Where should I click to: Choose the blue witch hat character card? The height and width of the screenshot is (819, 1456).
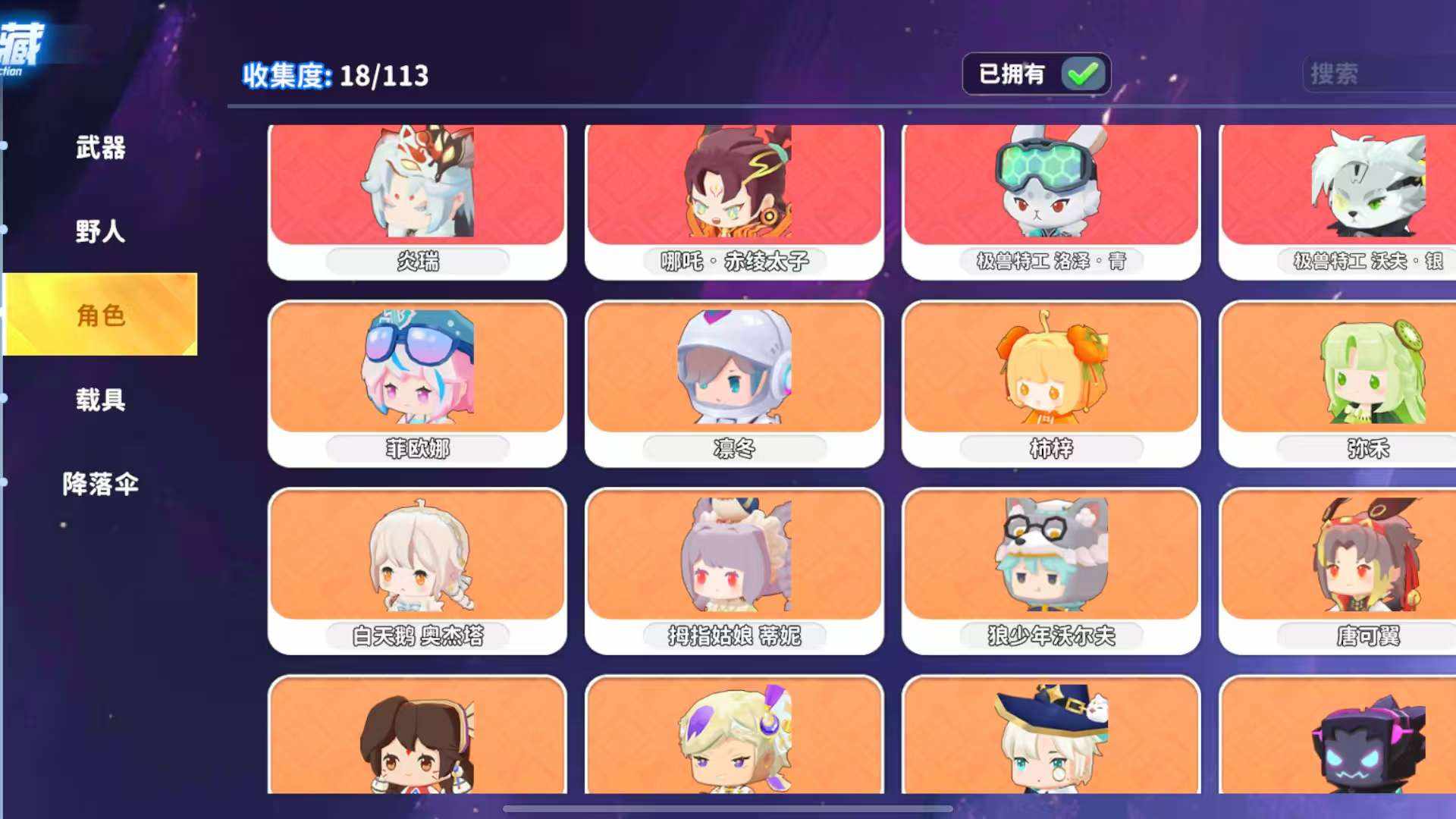[1051, 736]
